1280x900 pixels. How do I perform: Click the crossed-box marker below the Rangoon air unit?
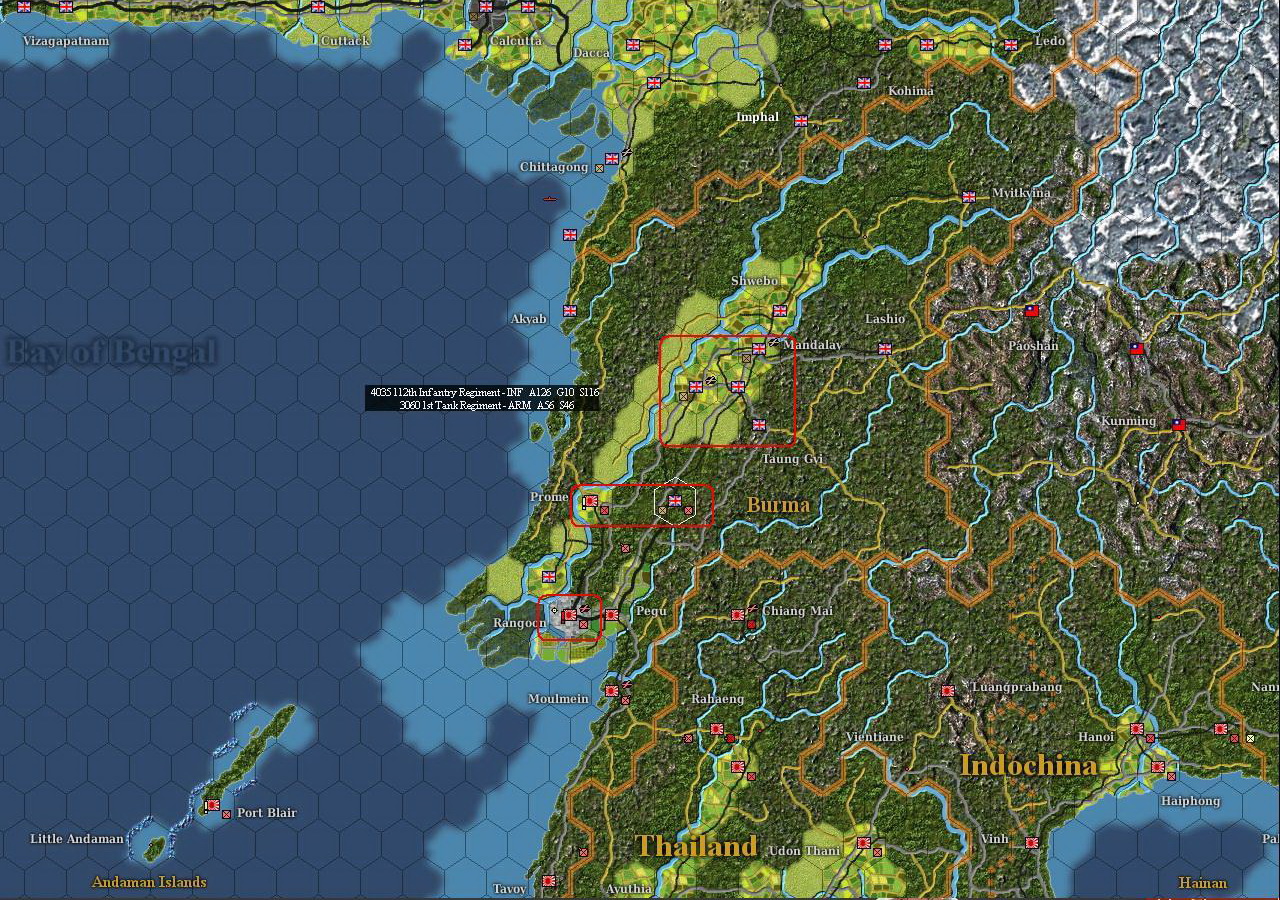point(583,625)
